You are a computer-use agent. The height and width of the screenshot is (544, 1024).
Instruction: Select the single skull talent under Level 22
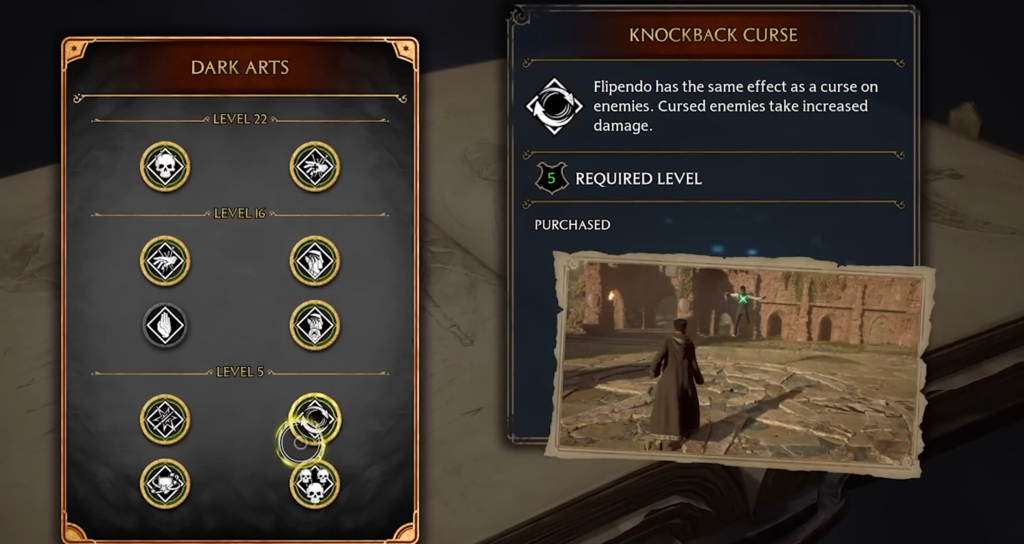click(x=165, y=167)
